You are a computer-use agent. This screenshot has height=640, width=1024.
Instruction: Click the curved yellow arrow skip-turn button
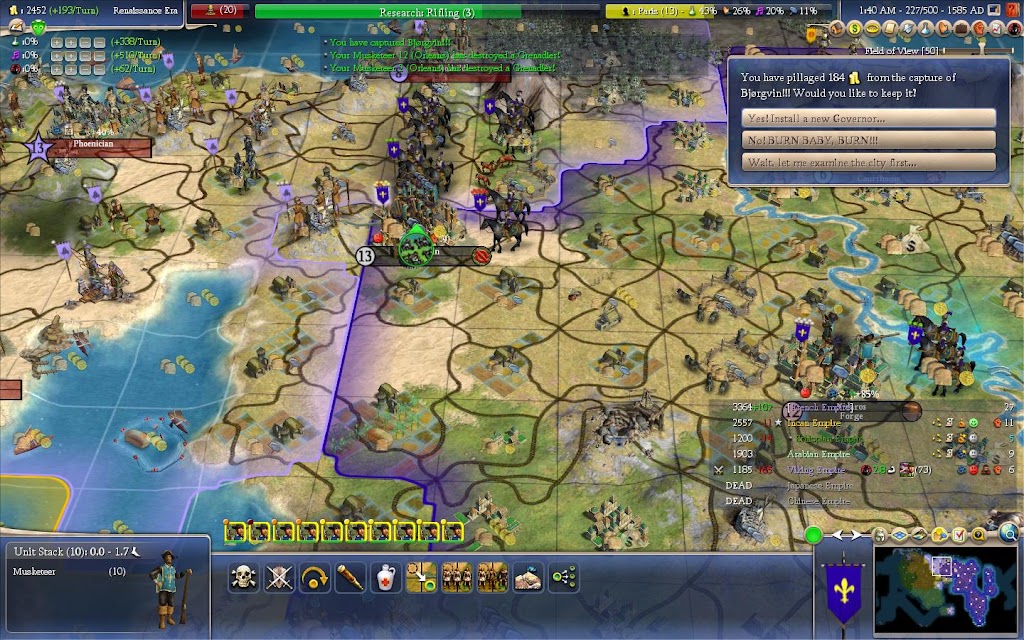tap(313, 577)
